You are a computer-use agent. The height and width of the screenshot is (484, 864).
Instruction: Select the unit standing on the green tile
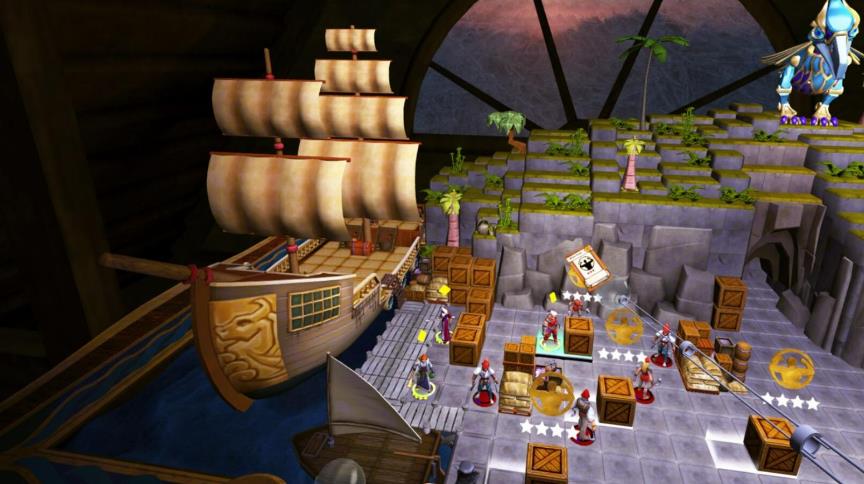pyautogui.click(x=550, y=329)
